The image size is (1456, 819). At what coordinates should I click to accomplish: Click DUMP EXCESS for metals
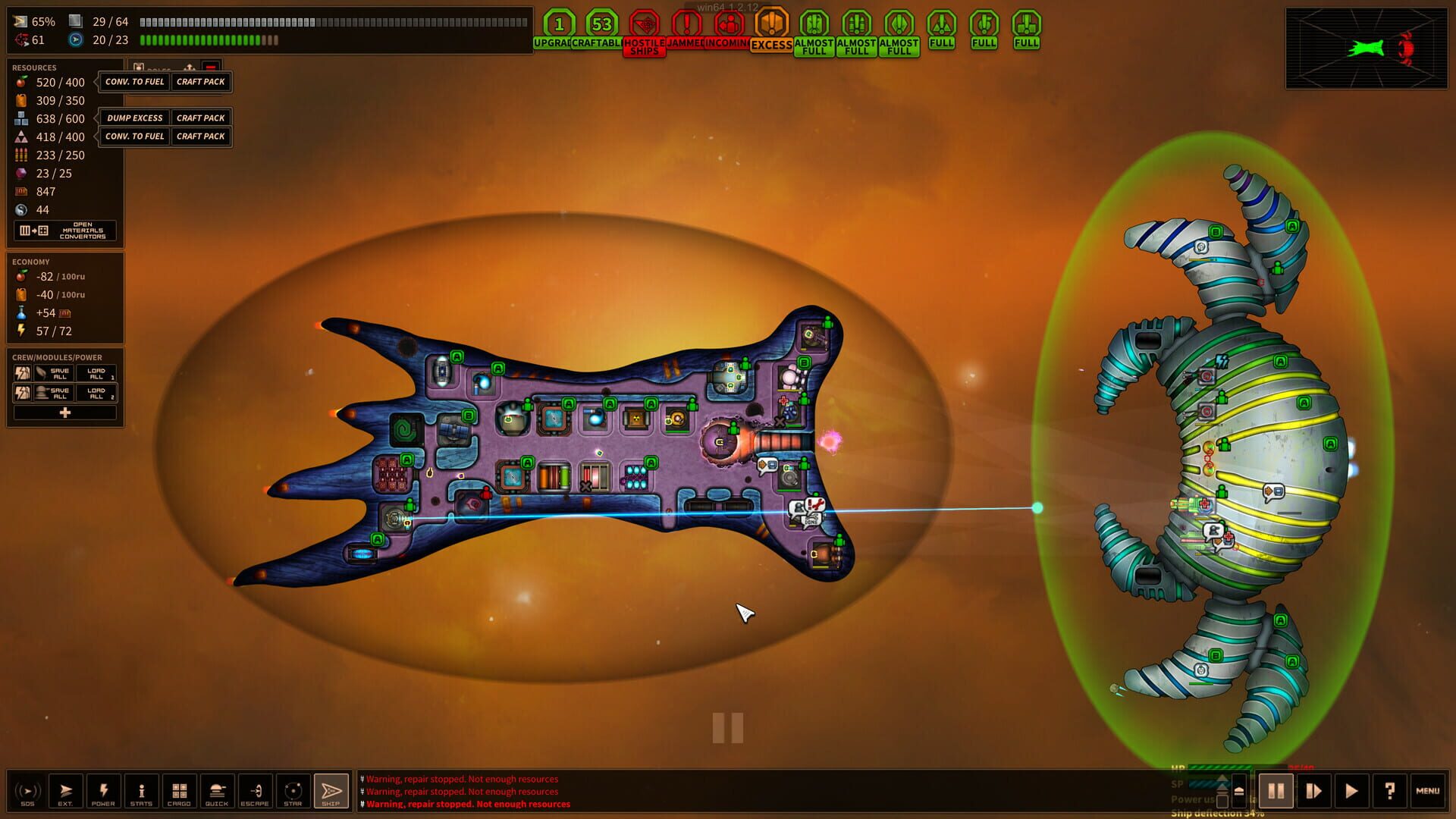point(134,118)
